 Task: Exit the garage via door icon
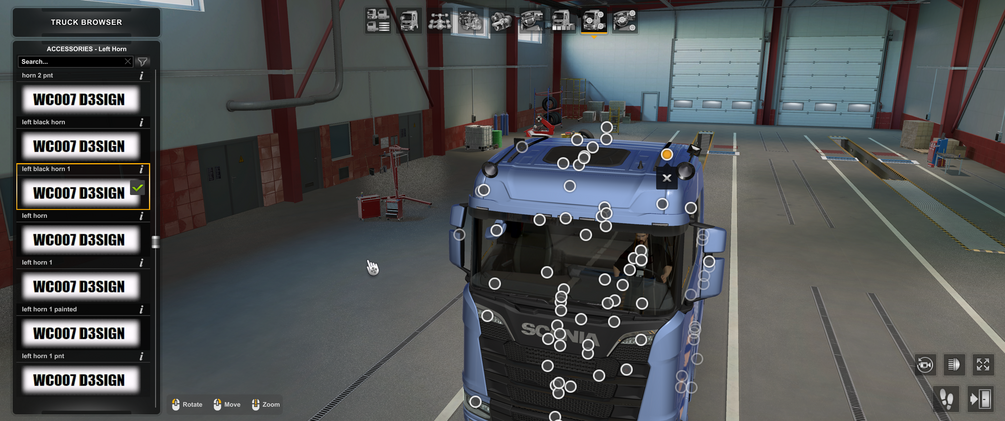pyautogui.click(x=981, y=399)
